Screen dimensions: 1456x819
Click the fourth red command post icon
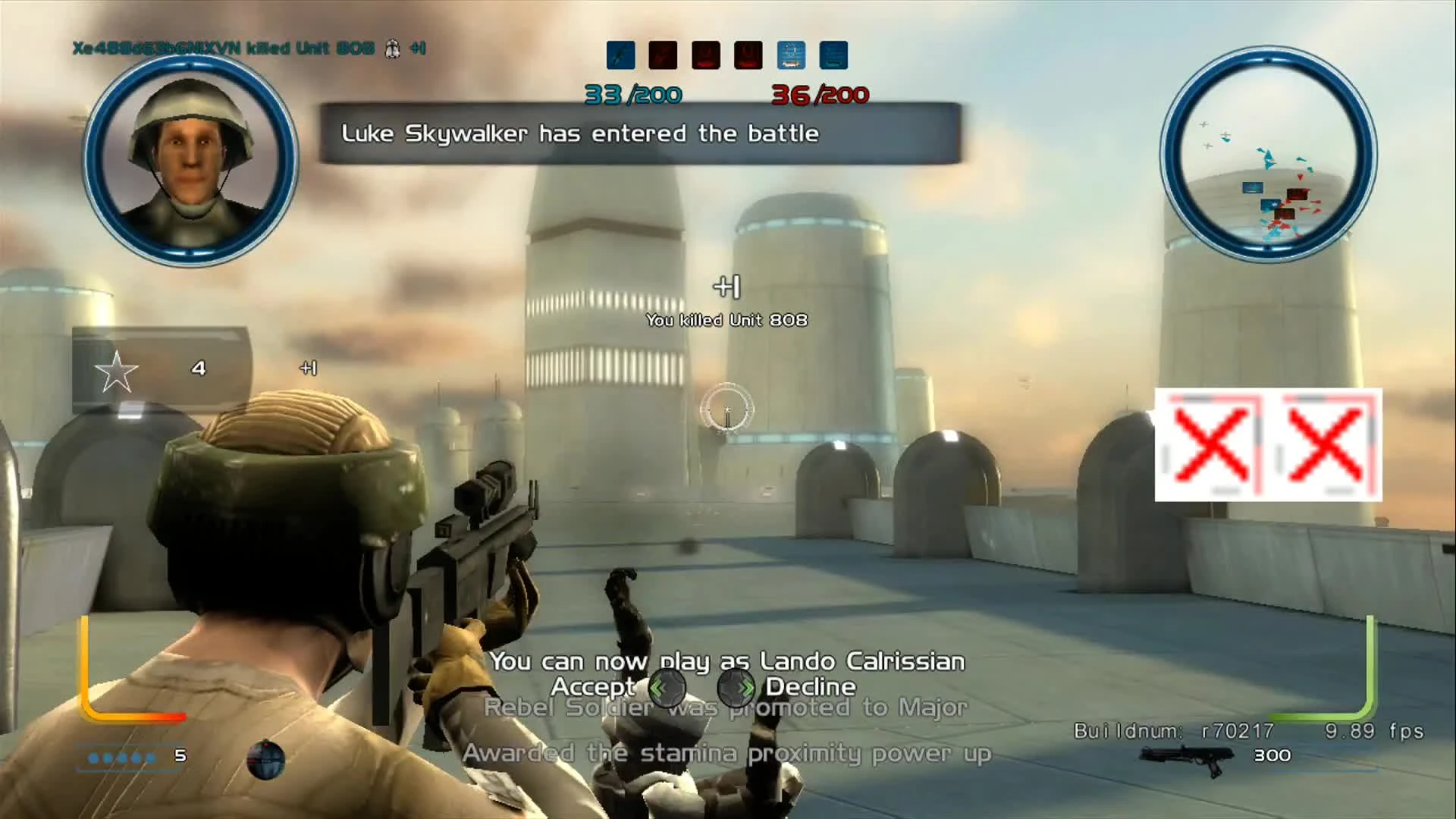pyautogui.click(x=748, y=55)
